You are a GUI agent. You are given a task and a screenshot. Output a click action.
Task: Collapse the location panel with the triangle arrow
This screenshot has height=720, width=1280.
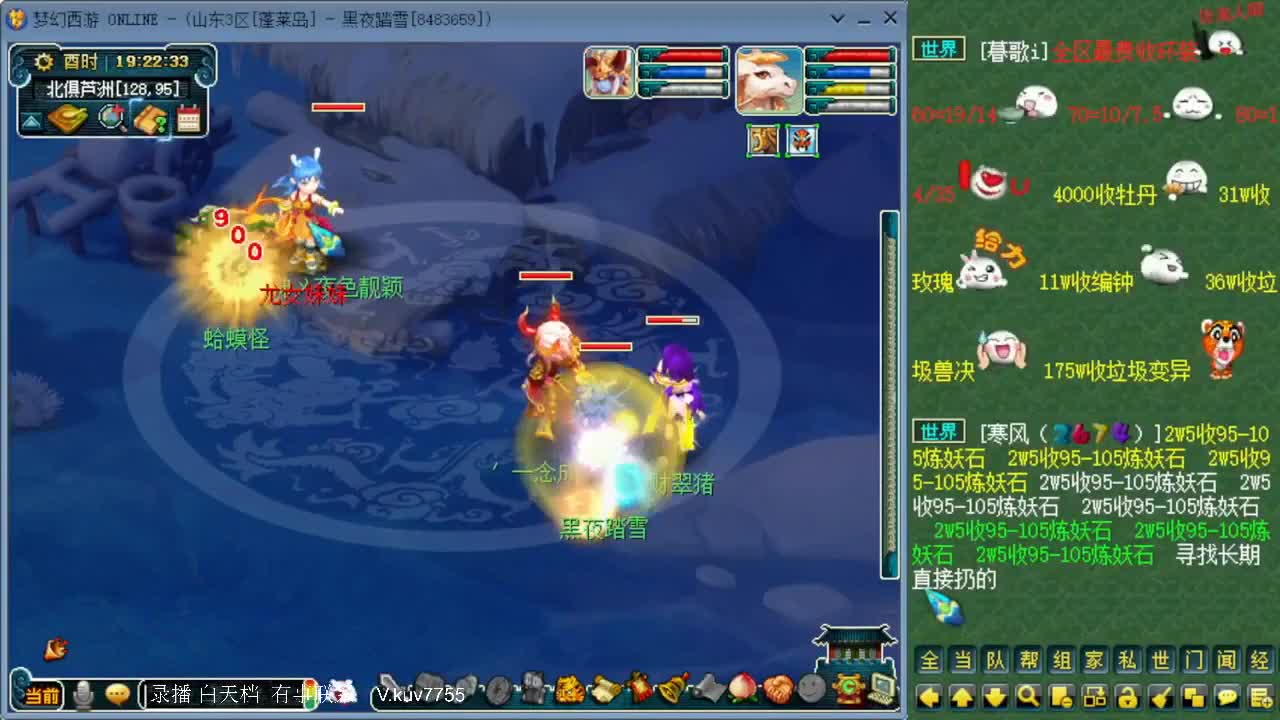point(32,120)
